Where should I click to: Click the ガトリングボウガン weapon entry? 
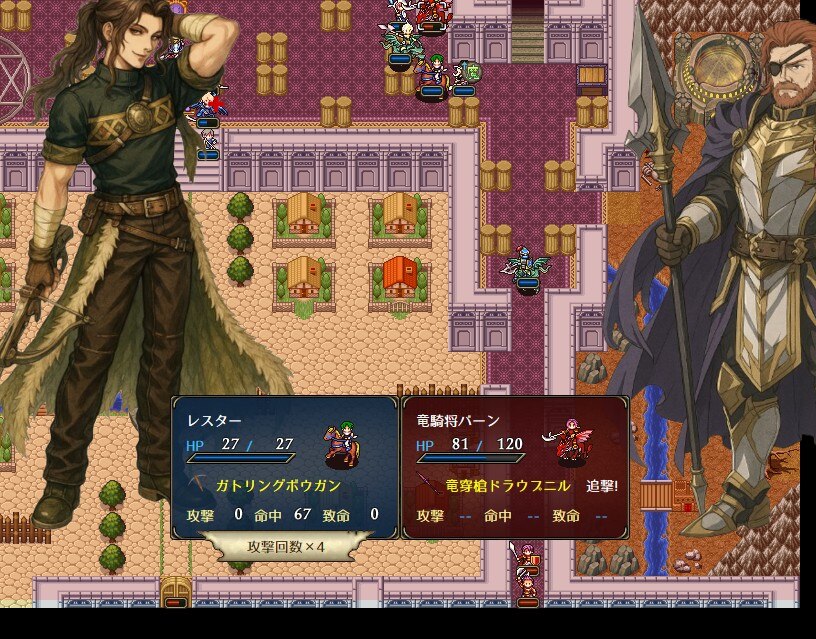click(278, 486)
